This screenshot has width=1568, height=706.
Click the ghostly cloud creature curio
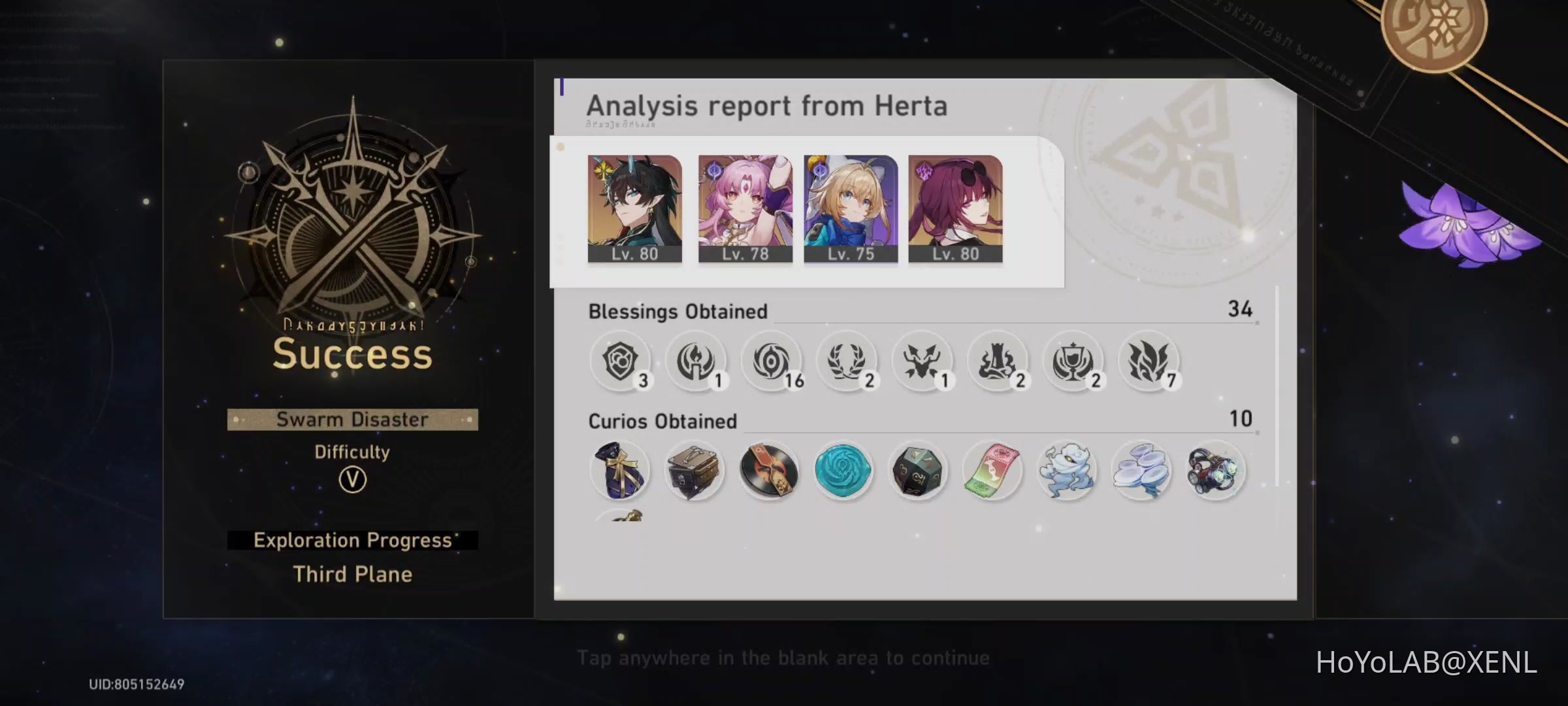(1067, 471)
